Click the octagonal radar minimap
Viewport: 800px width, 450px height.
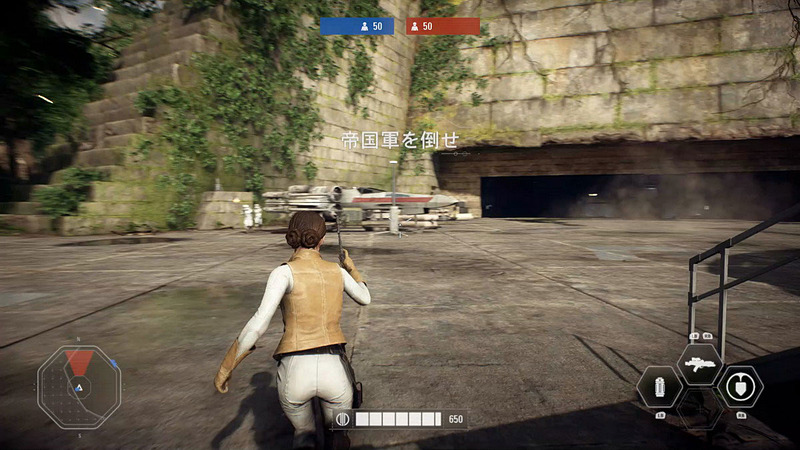[x=79, y=387]
